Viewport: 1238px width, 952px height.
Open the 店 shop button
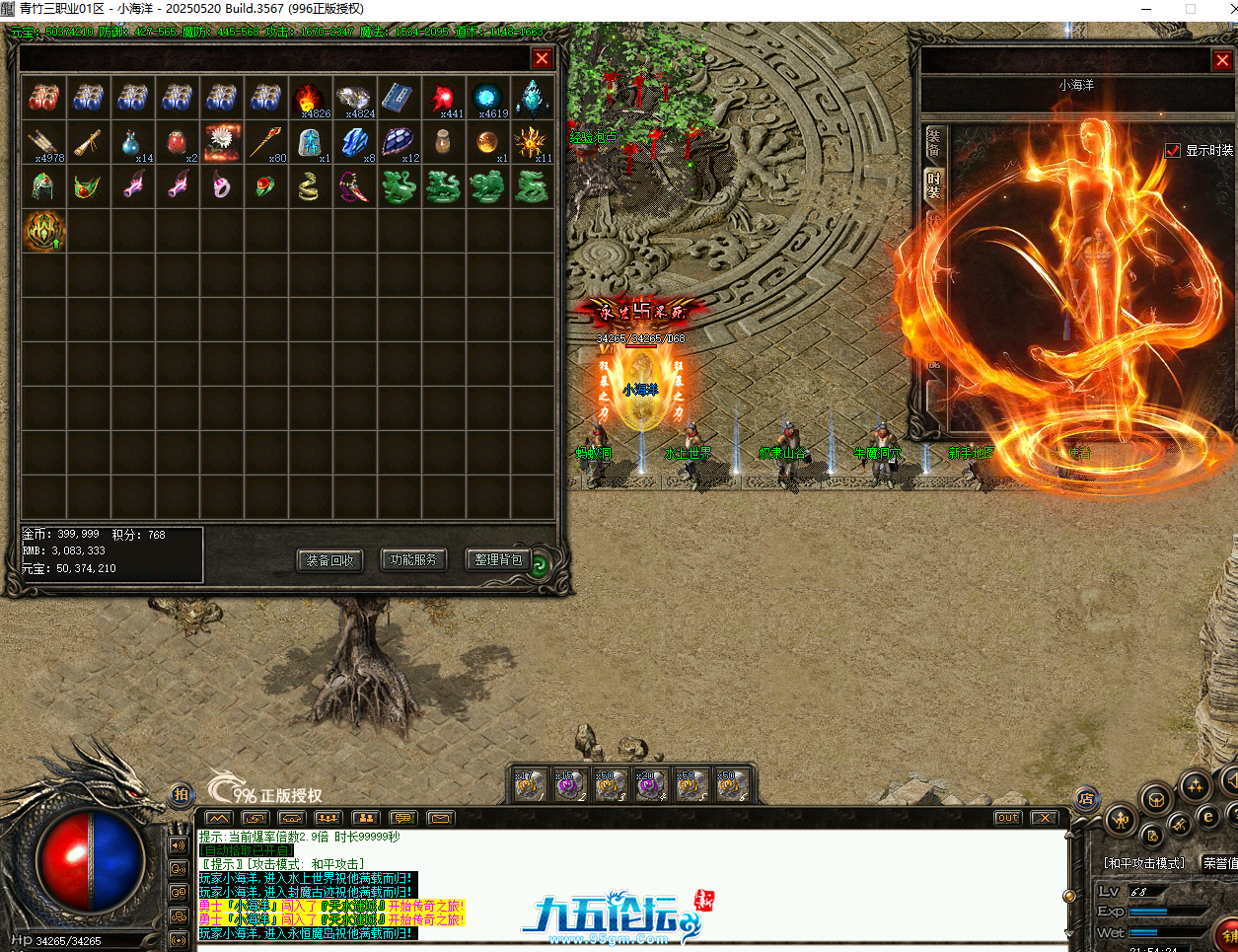[1086, 798]
